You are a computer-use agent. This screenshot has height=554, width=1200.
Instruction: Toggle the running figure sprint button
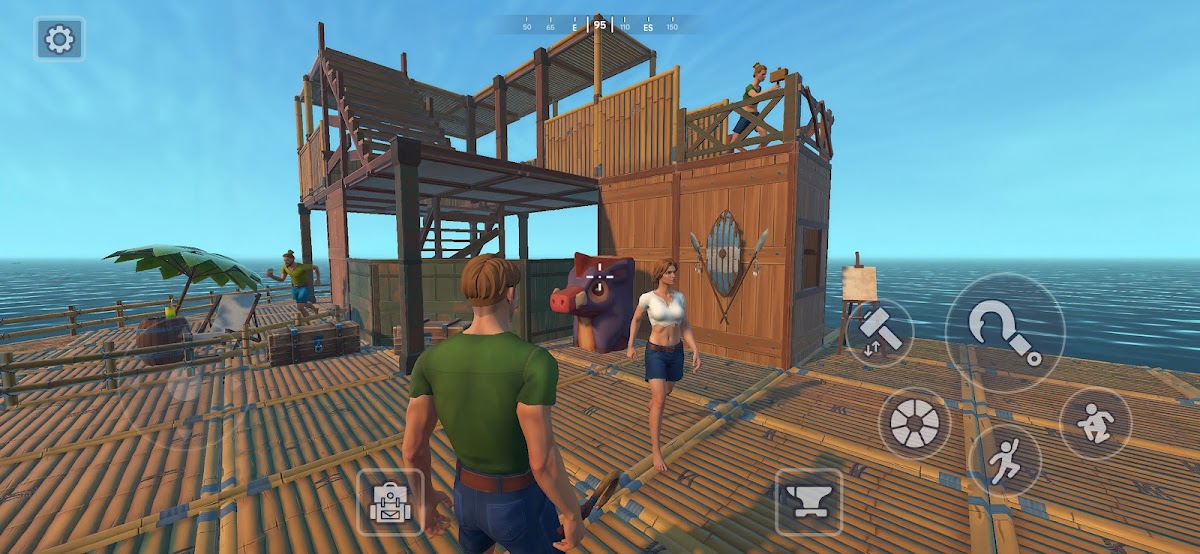point(1004,461)
